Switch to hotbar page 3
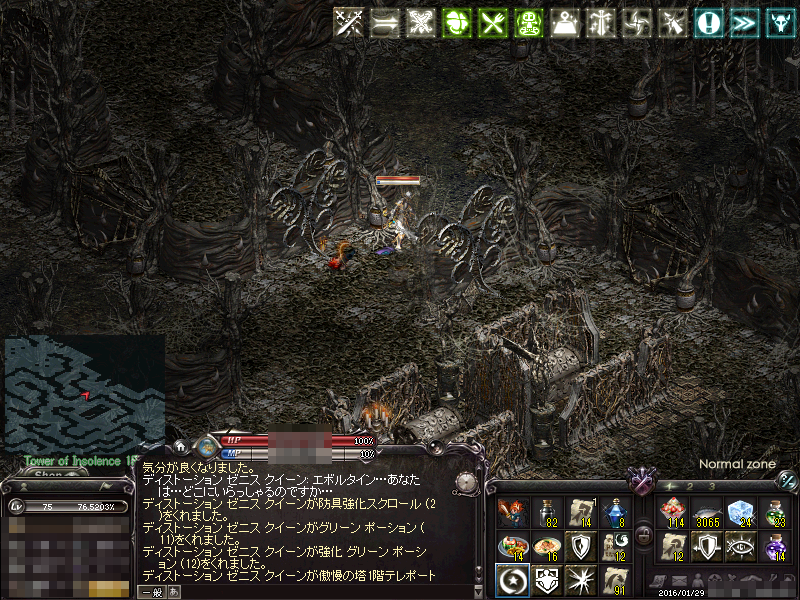Screen dimensions: 800x600 [712, 486]
